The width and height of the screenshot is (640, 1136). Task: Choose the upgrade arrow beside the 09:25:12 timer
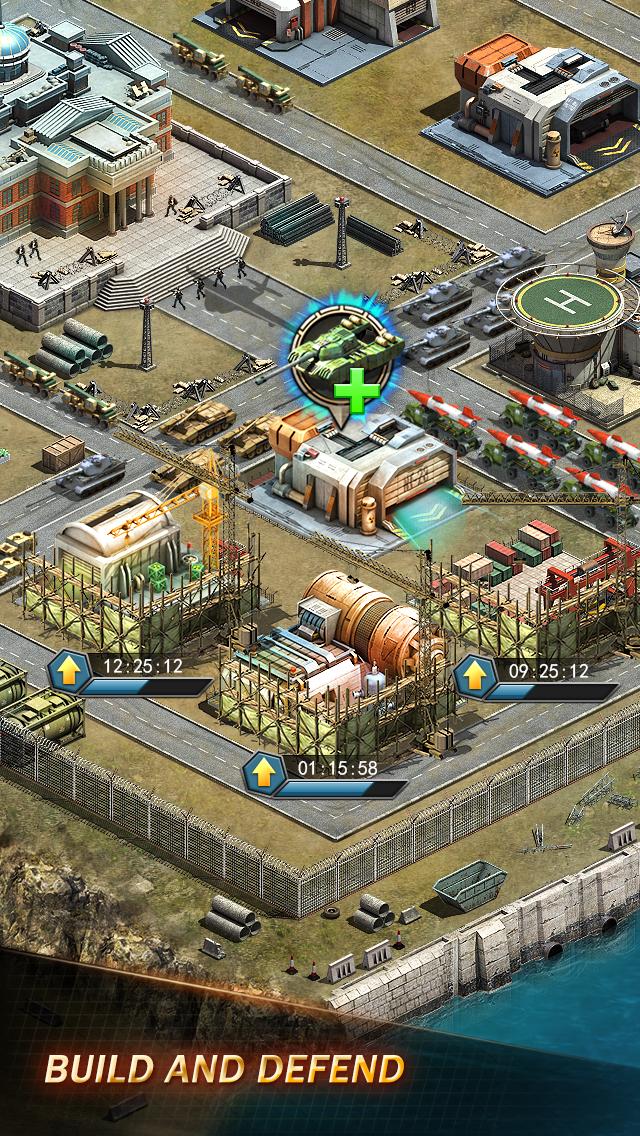(x=476, y=677)
